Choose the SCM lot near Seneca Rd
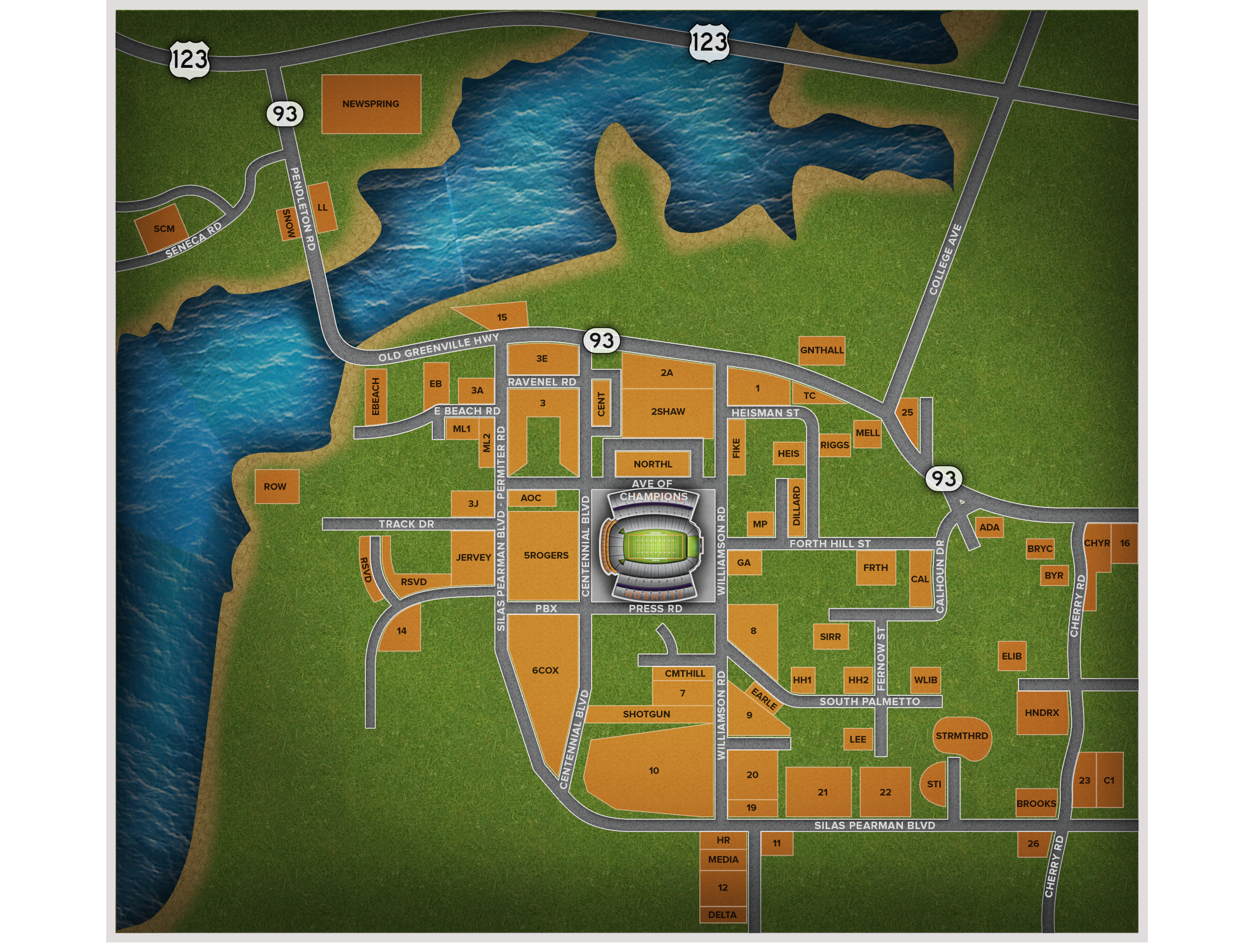The image size is (1259, 952). click(161, 229)
